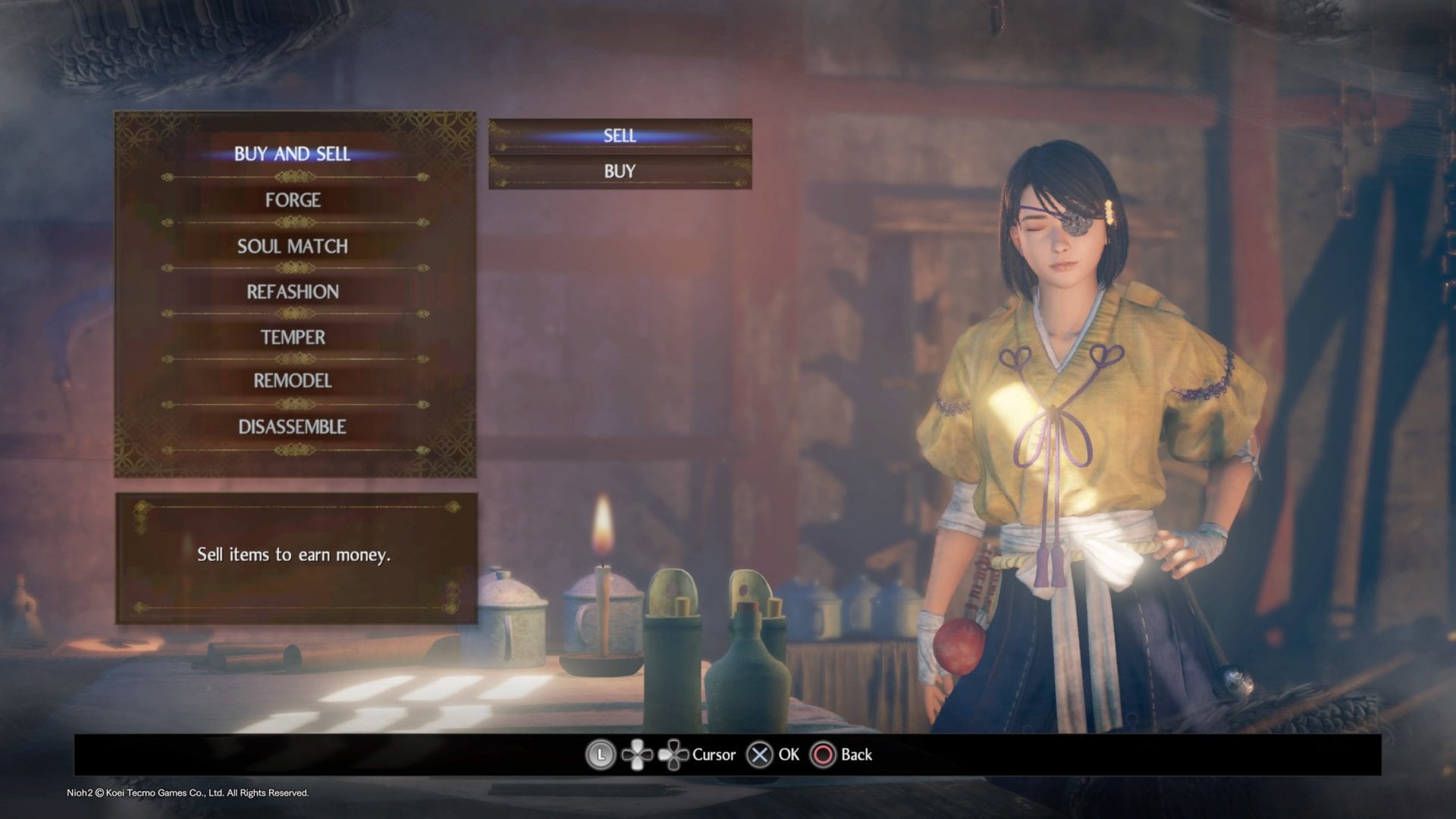This screenshot has height=819, width=1456.
Task: Choose the Sell submenu option
Action: [620, 136]
